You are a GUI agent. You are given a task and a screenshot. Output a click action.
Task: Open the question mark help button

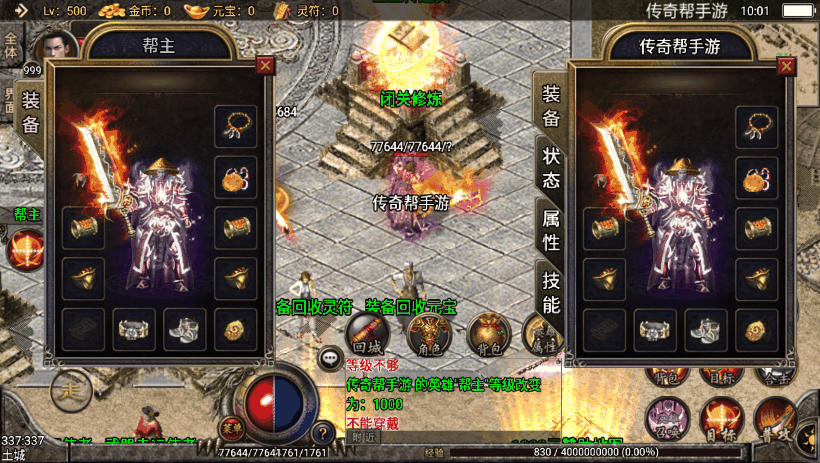click(322, 434)
